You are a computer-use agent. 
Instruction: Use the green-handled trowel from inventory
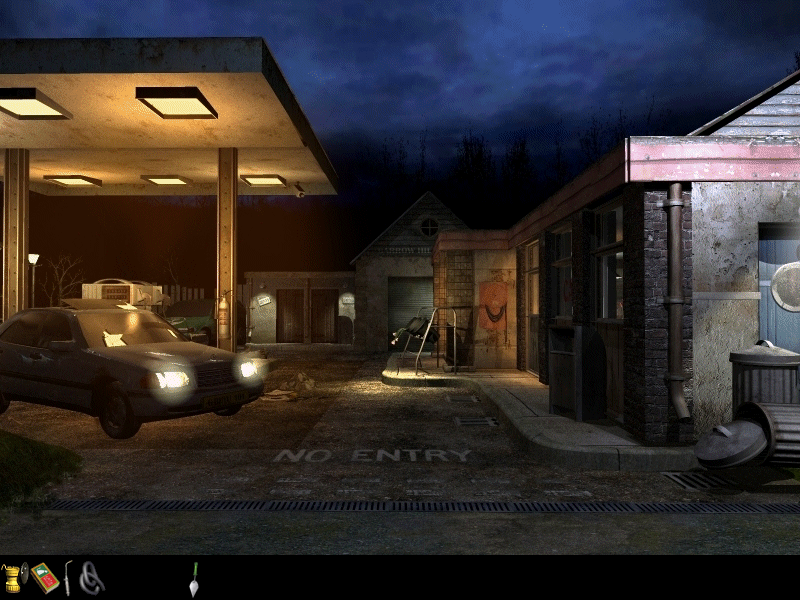tap(194, 579)
